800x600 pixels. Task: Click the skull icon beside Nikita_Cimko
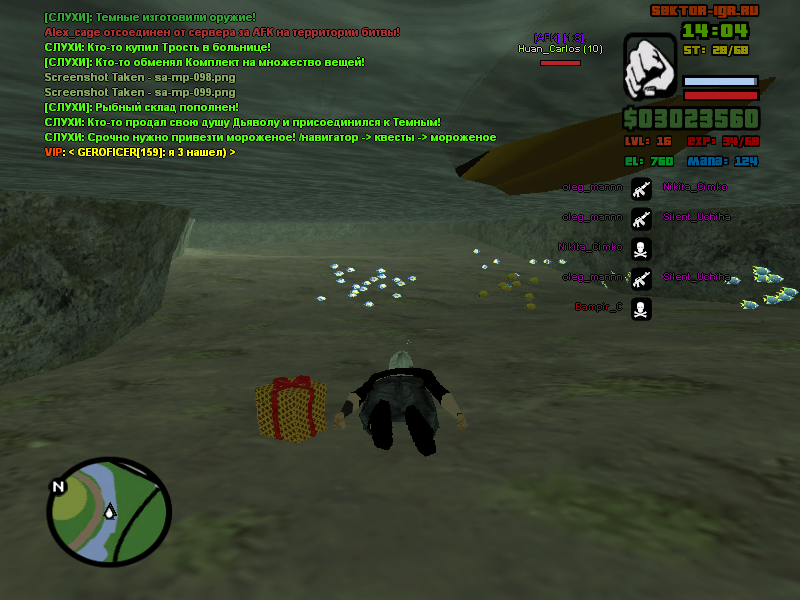click(x=641, y=247)
